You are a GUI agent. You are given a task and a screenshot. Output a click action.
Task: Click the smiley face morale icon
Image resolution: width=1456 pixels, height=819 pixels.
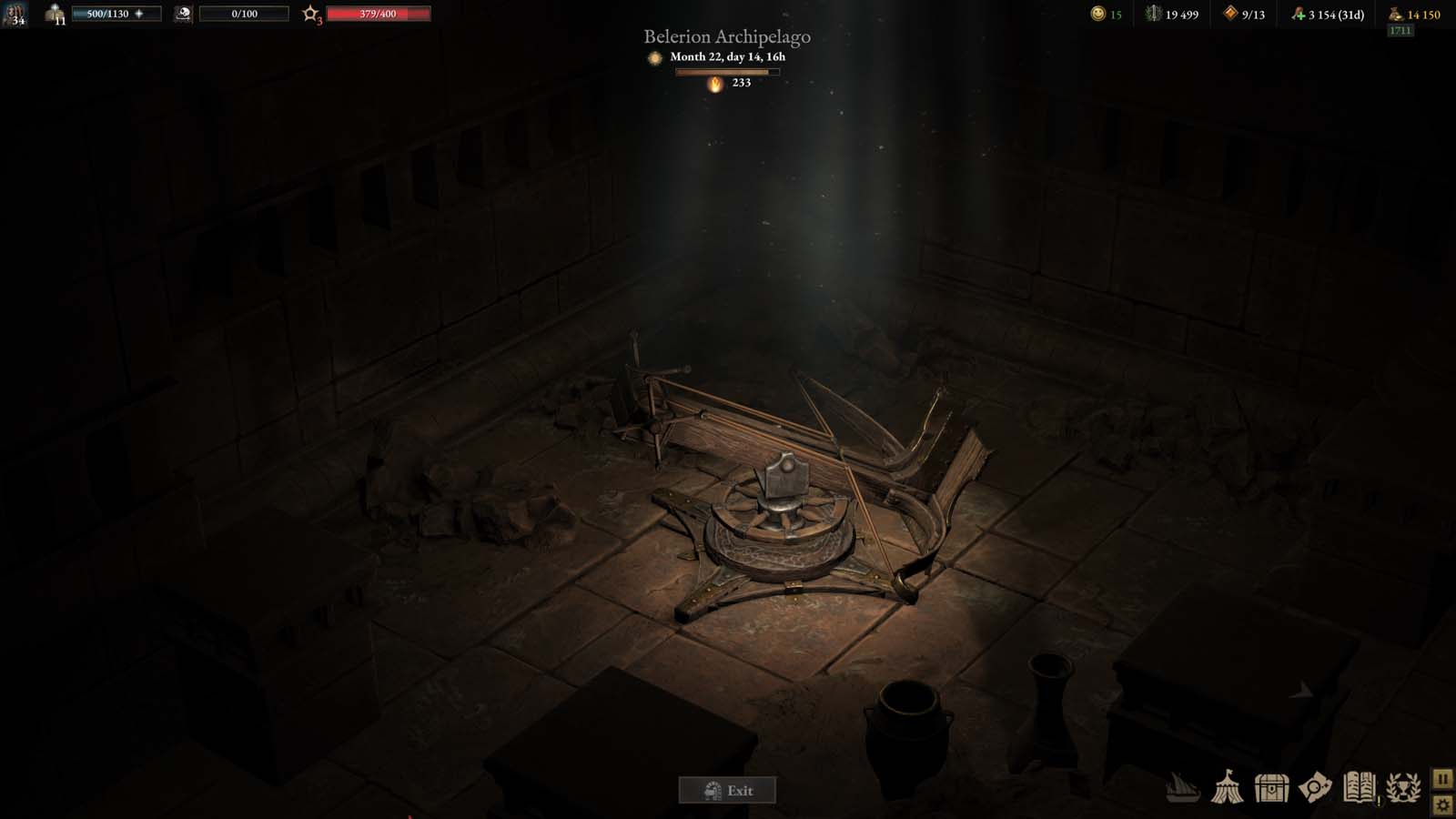(x=1096, y=13)
